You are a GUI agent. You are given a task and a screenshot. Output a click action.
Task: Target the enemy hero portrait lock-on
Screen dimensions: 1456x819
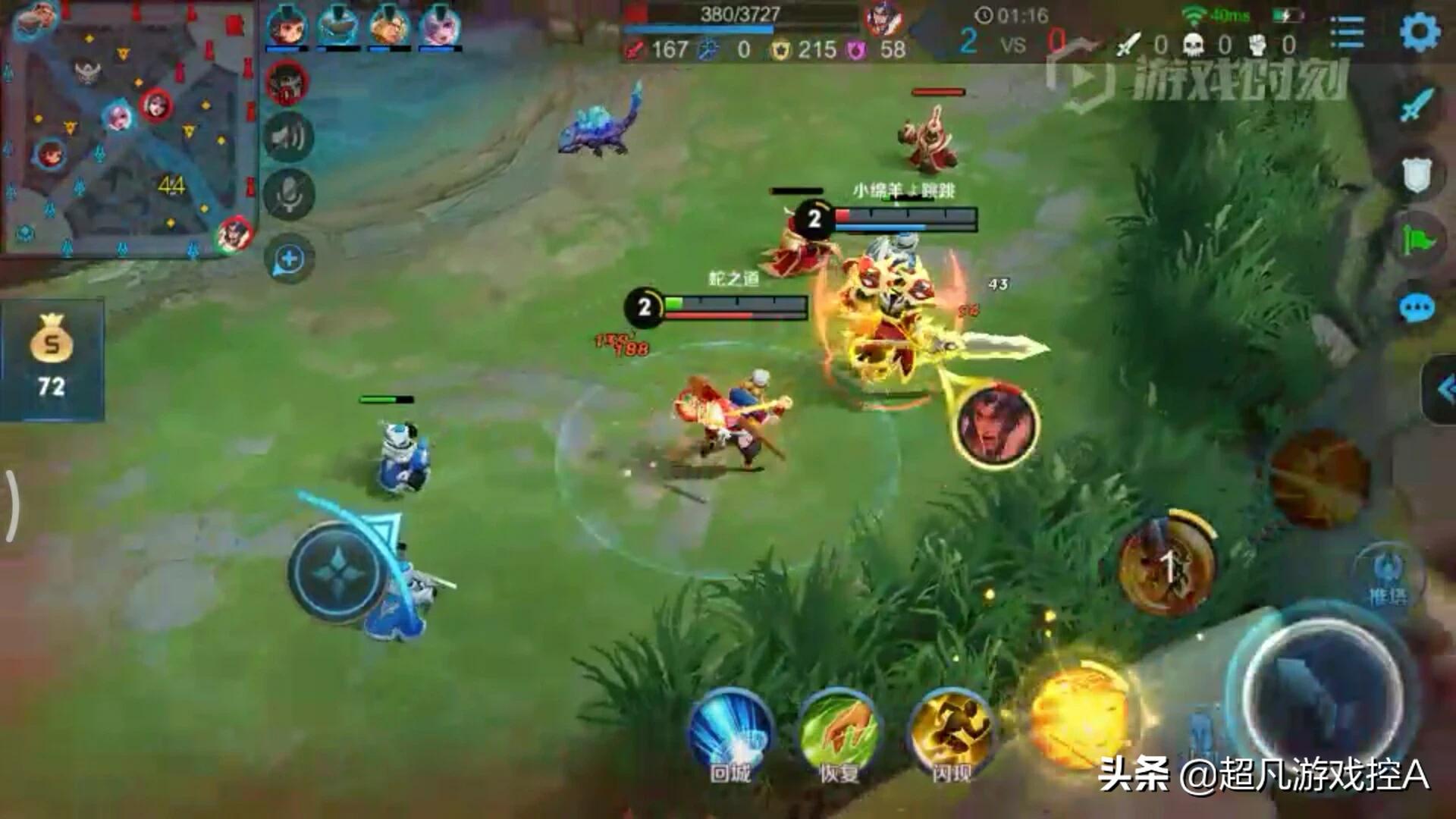tap(996, 425)
